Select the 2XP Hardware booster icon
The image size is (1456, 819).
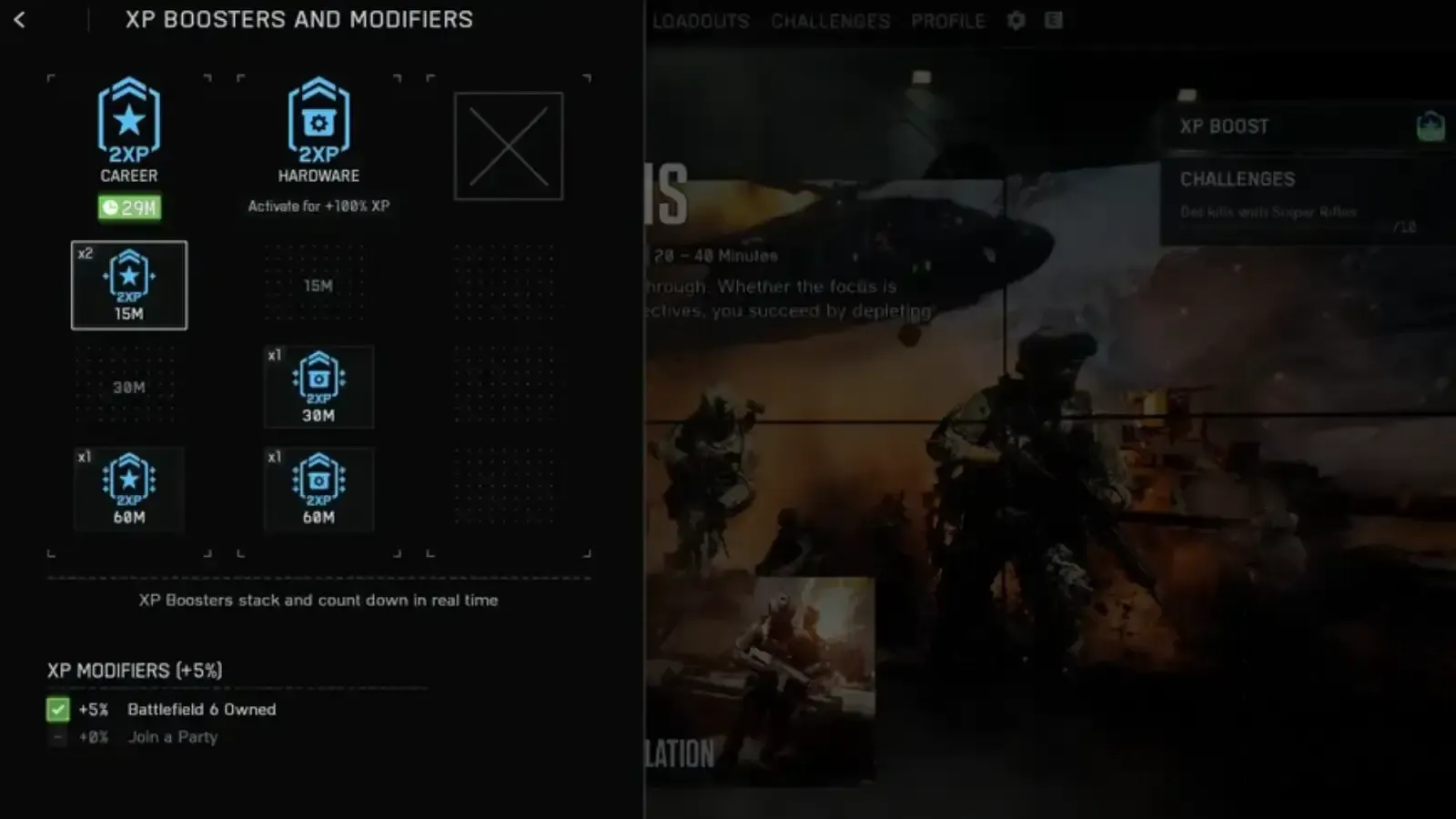point(318,119)
